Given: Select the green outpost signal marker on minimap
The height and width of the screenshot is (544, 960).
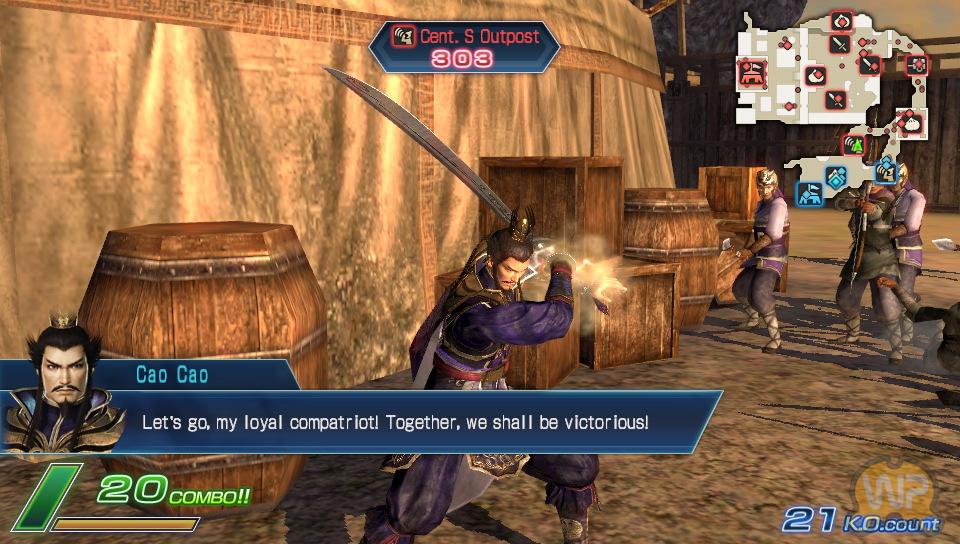Looking at the screenshot, I should tap(855, 146).
